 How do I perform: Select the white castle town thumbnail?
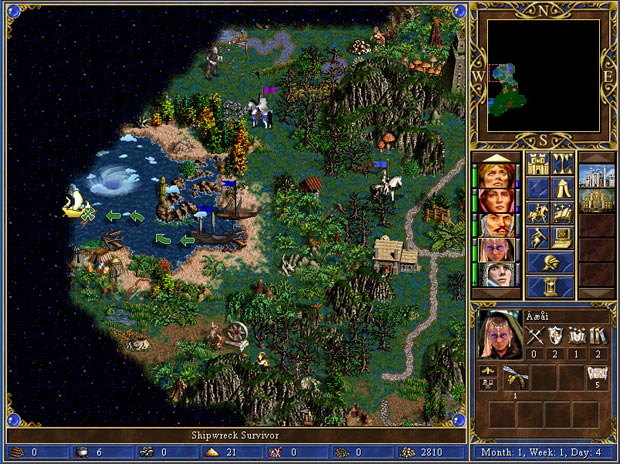tap(597, 174)
